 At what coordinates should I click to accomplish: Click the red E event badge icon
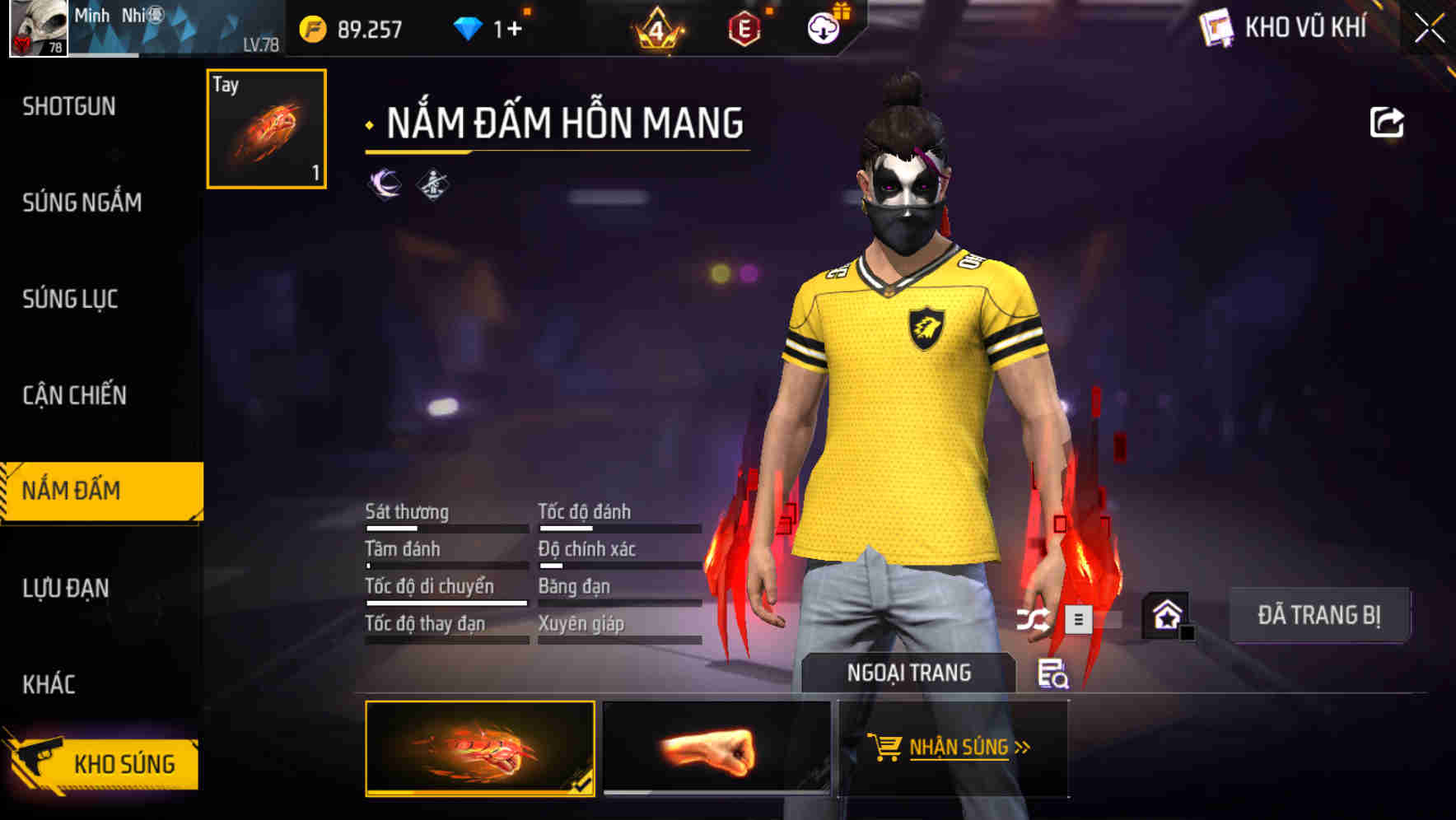[743, 27]
